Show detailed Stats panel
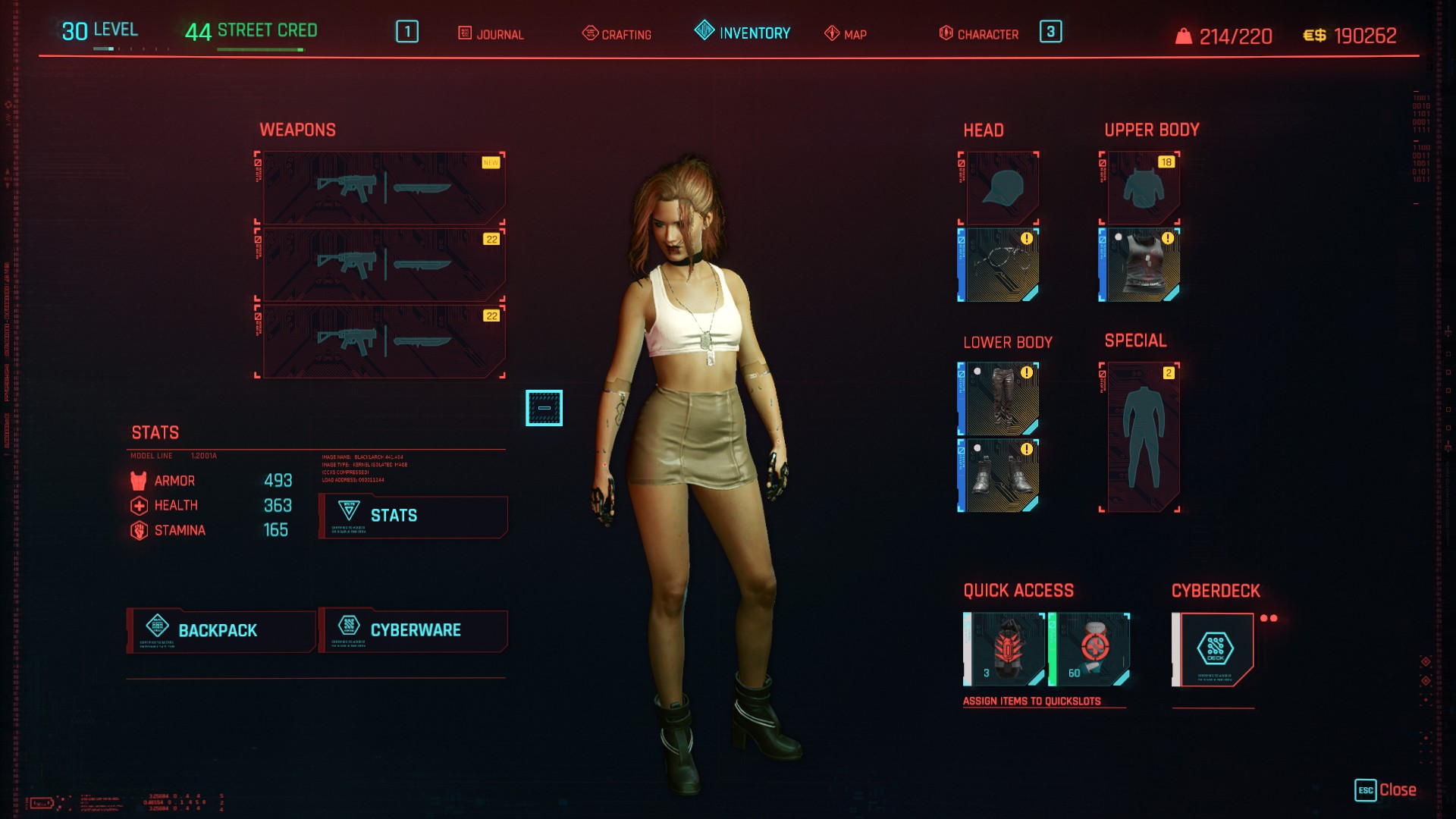 [413, 516]
